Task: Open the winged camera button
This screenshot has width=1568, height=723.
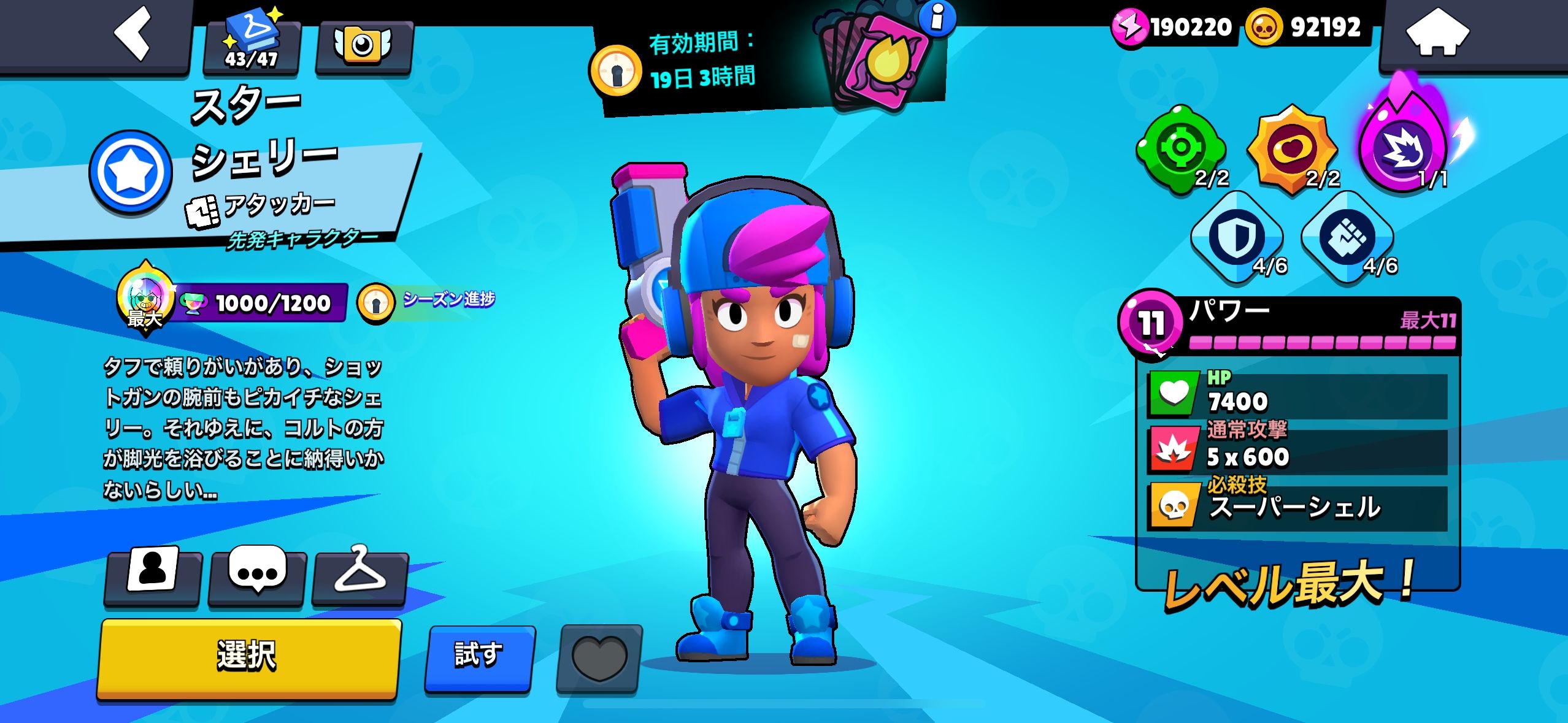Action: [363, 46]
